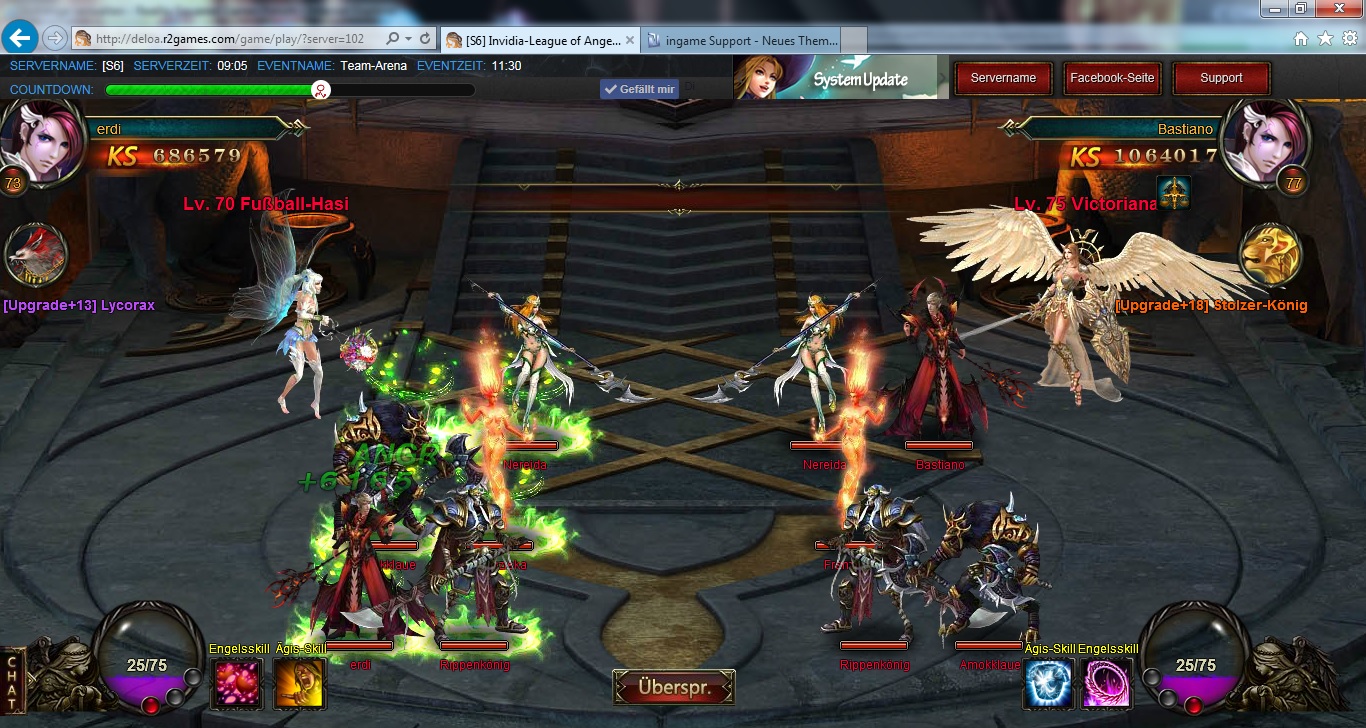Inspect the buff icon below Bastiano's power

coord(1172,192)
